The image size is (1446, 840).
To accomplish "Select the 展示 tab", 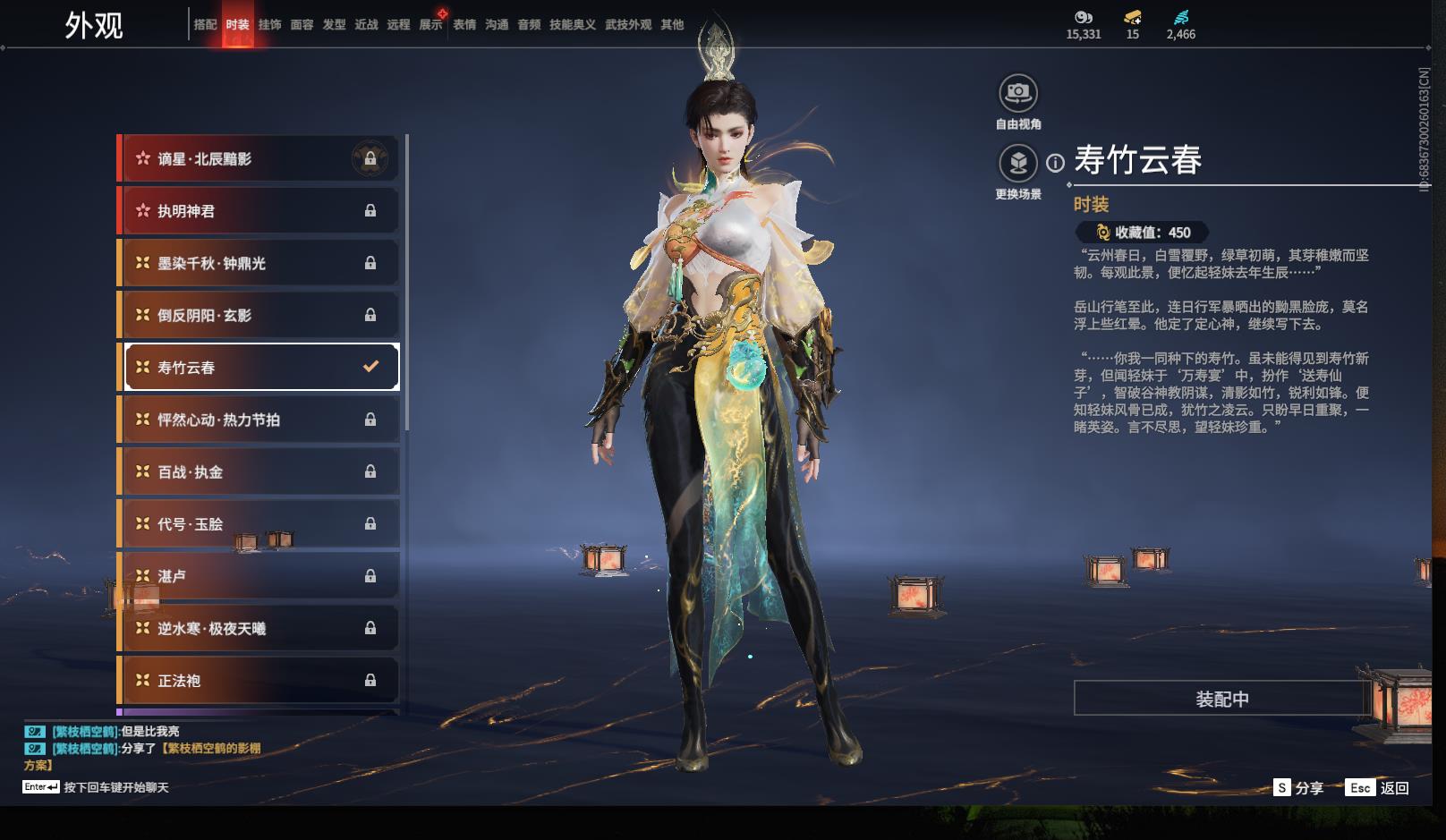I will click(x=430, y=25).
